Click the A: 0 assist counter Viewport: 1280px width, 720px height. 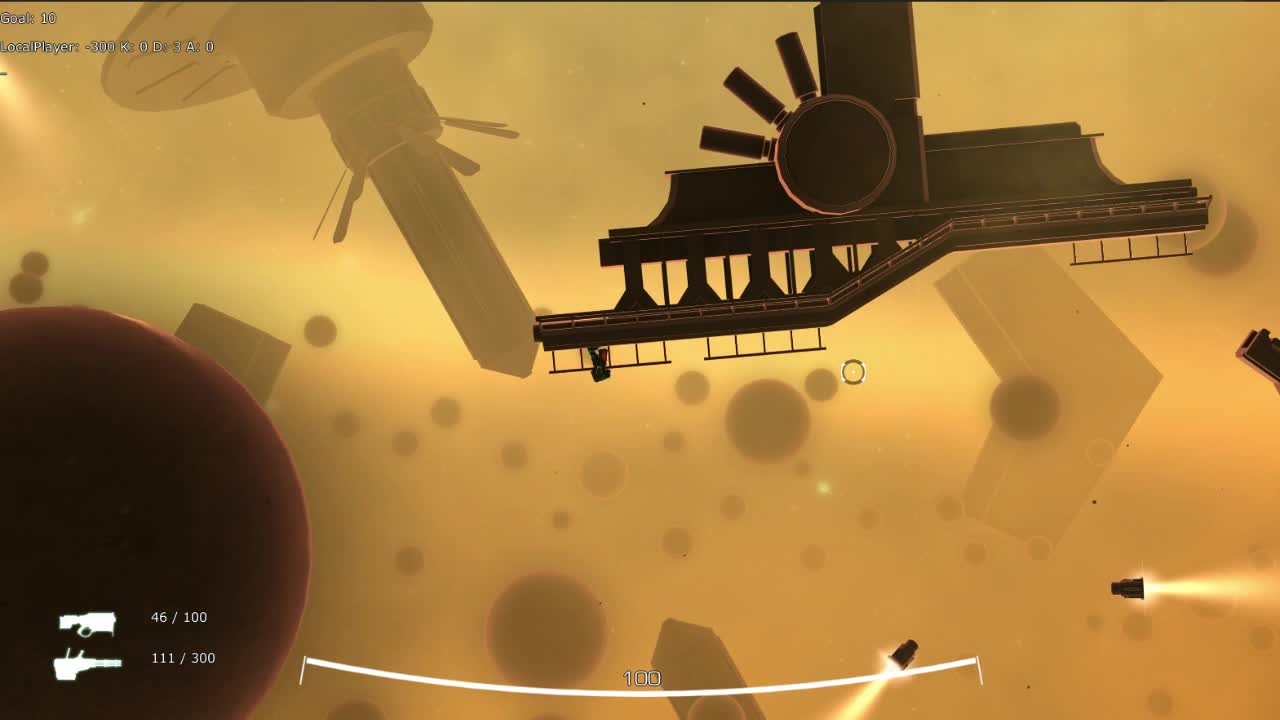point(200,46)
